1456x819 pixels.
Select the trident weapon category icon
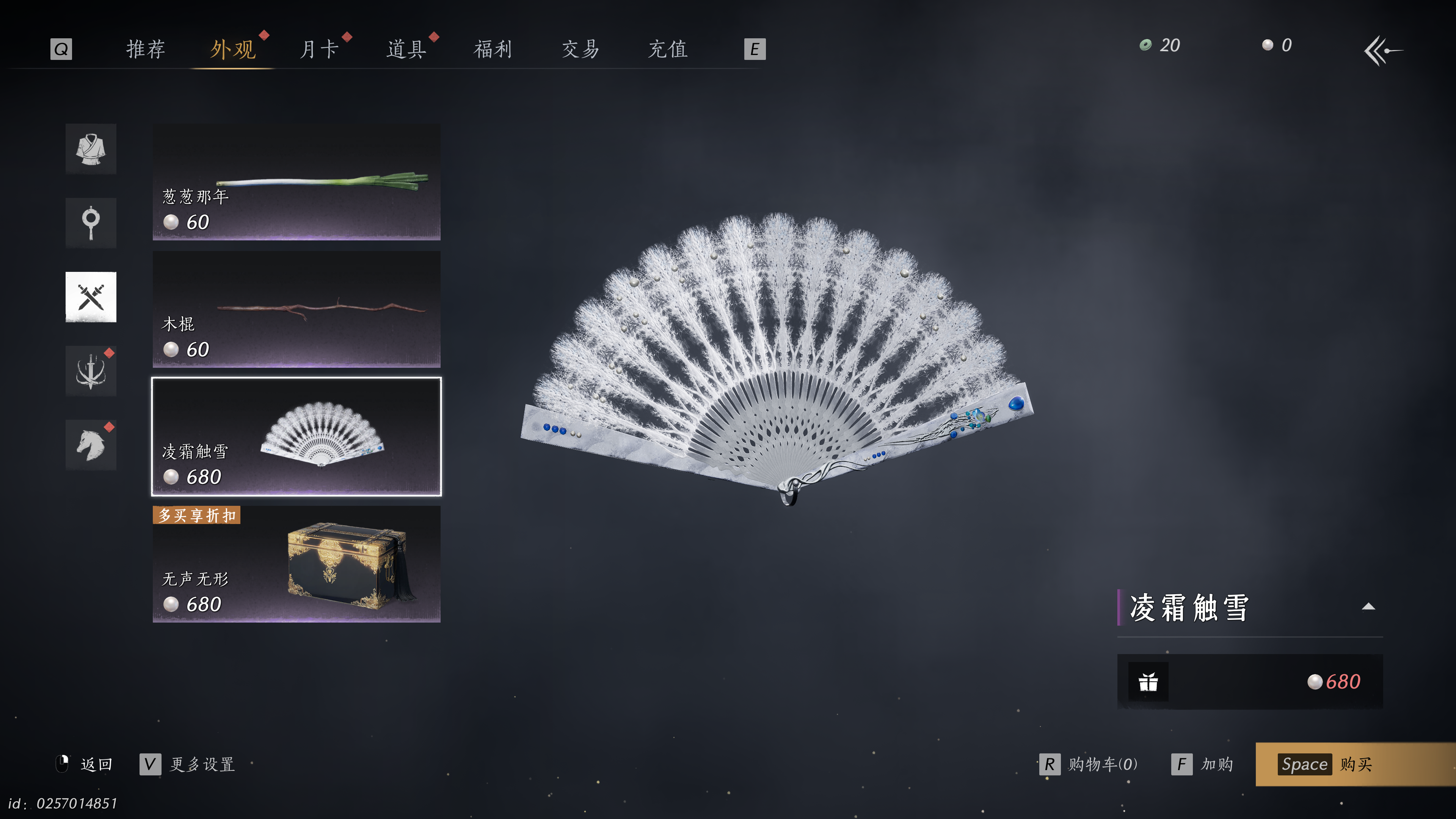coord(91,371)
